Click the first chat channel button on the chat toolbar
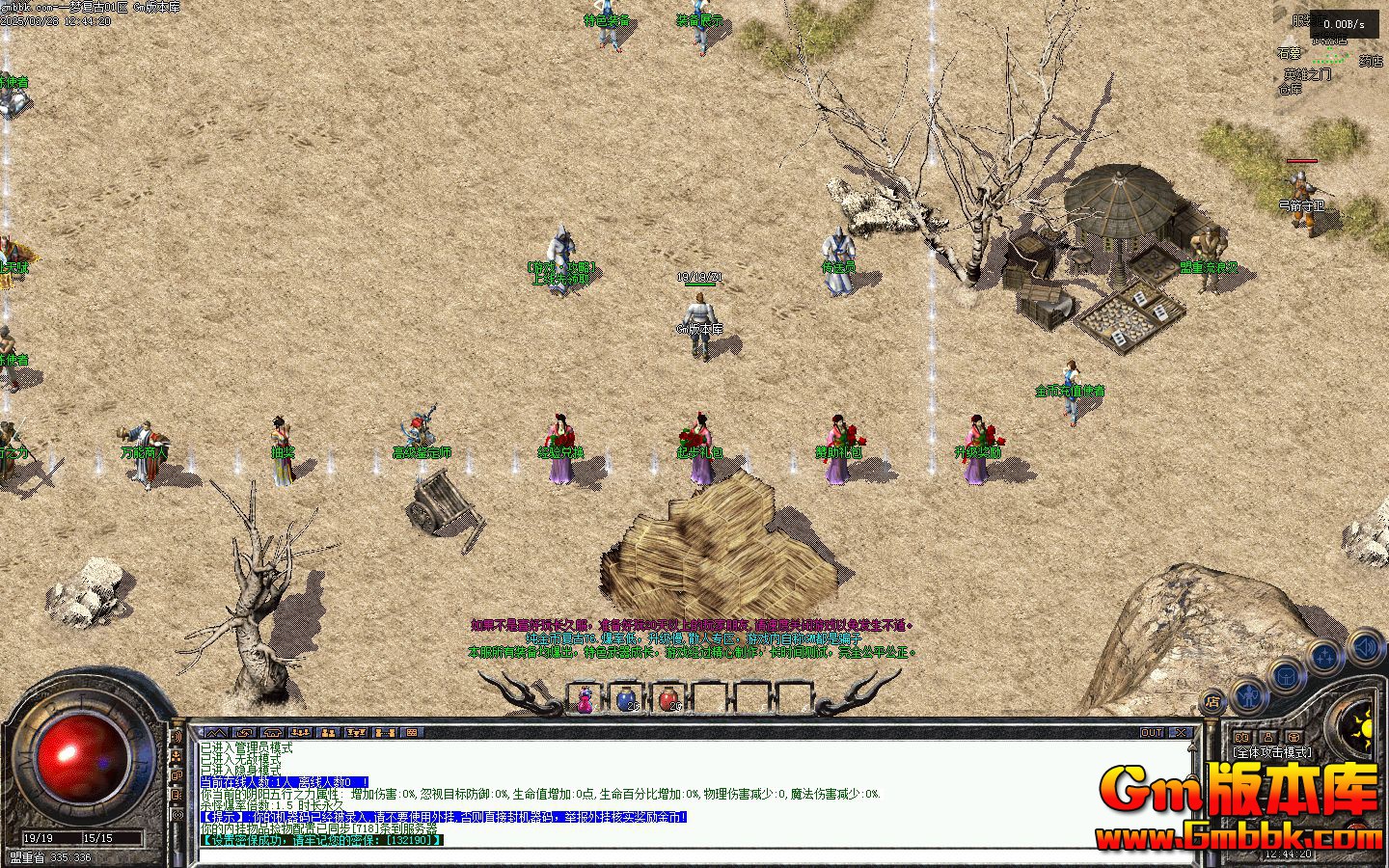The height and width of the screenshot is (868, 1389). pos(215,733)
